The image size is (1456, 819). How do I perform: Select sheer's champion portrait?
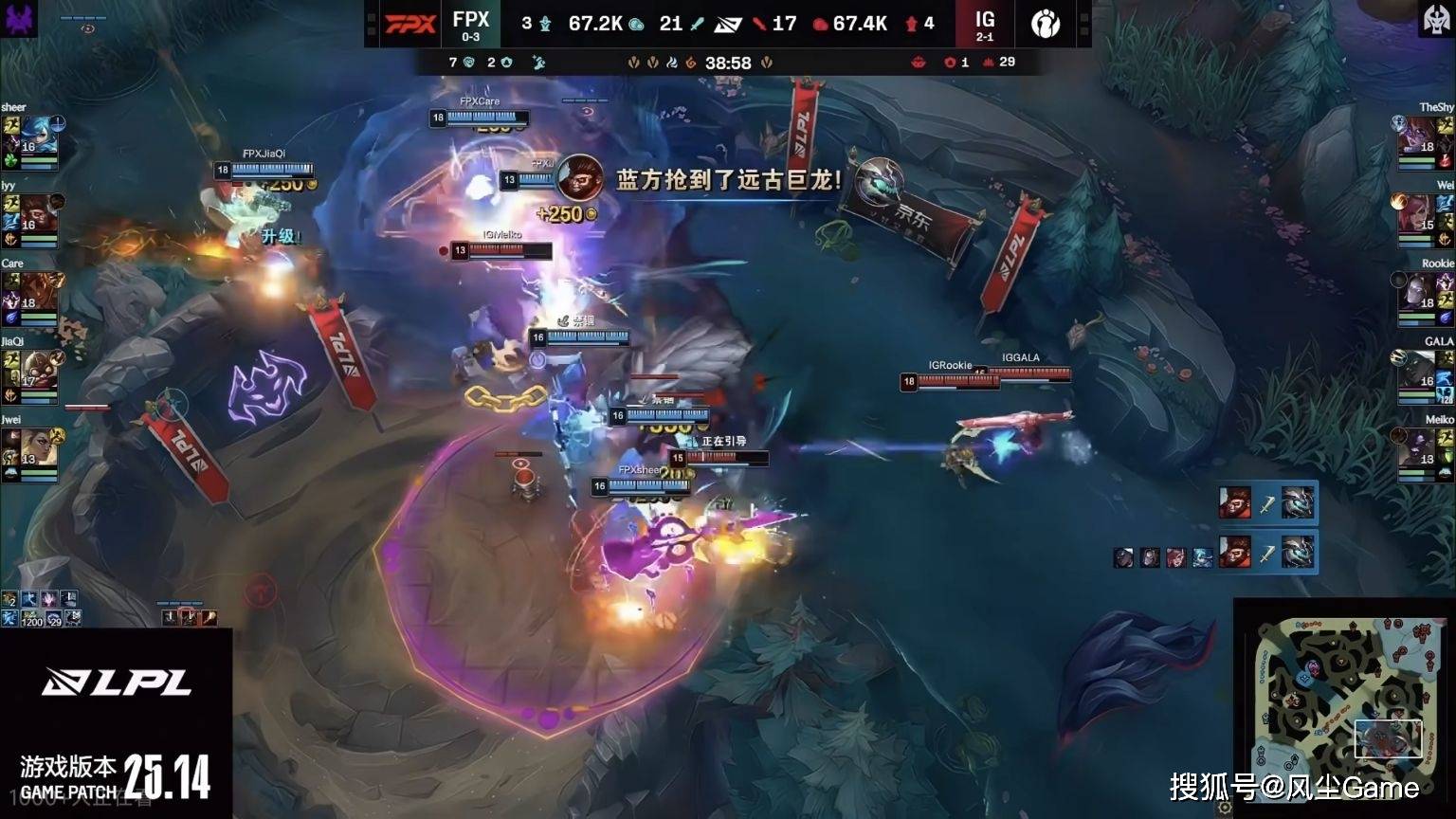point(39,136)
